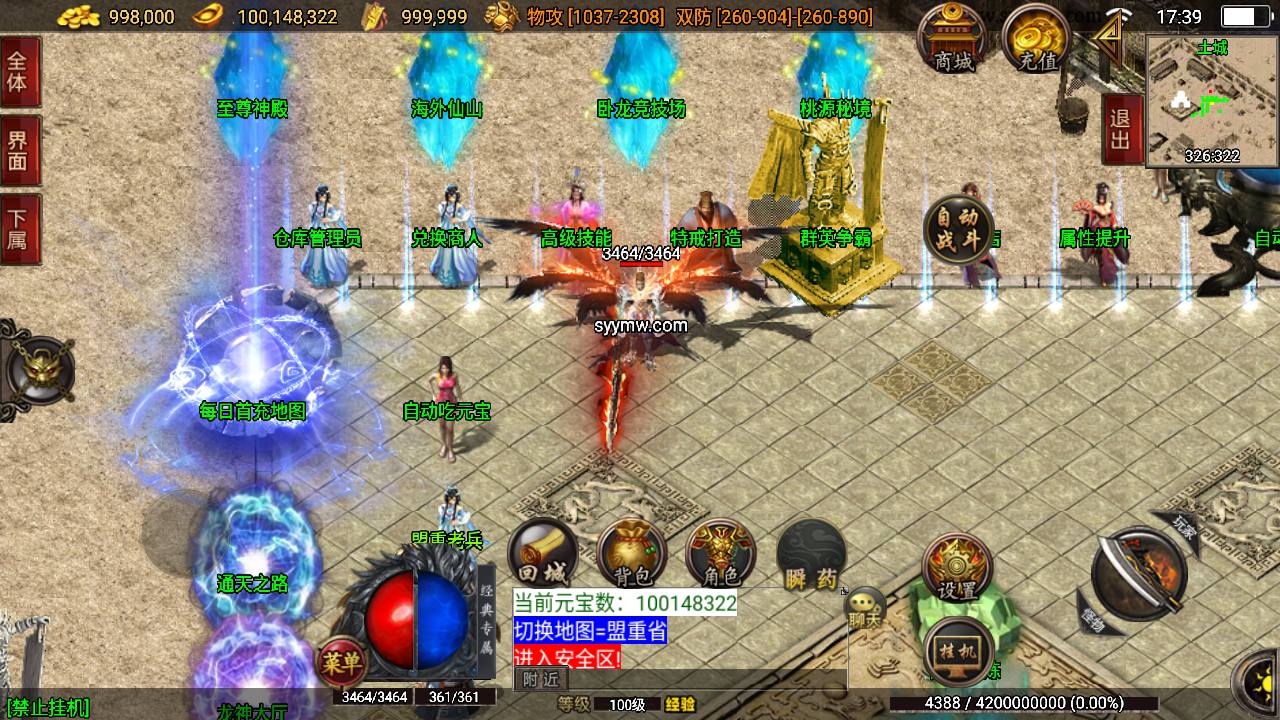Open the 背包 bag inventory

(632, 554)
